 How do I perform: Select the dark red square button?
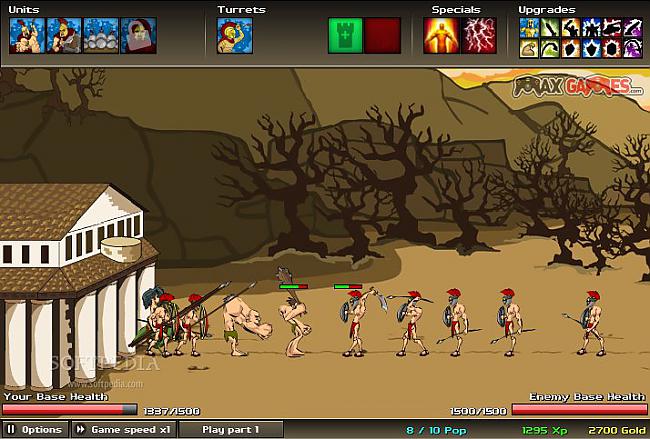[x=382, y=35]
